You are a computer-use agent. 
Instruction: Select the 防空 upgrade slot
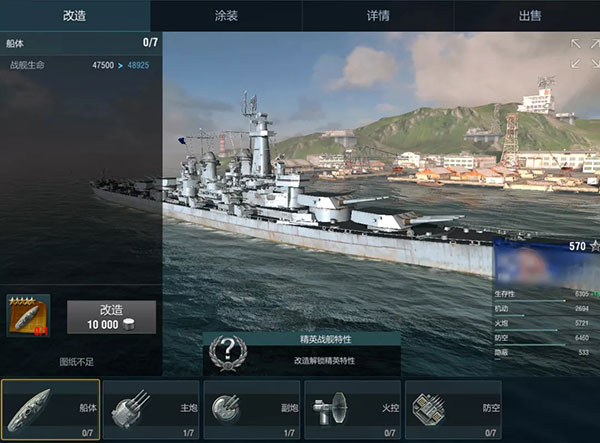tap(453, 410)
